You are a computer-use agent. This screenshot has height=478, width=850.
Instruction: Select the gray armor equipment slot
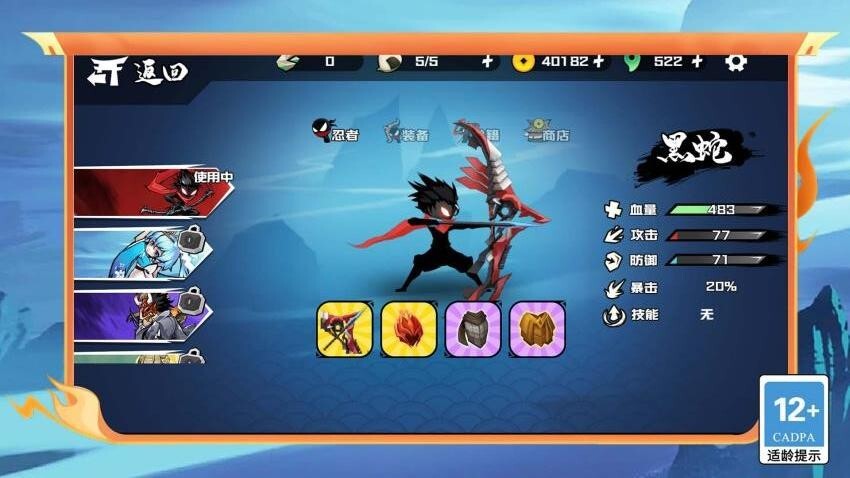tap(473, 329)
